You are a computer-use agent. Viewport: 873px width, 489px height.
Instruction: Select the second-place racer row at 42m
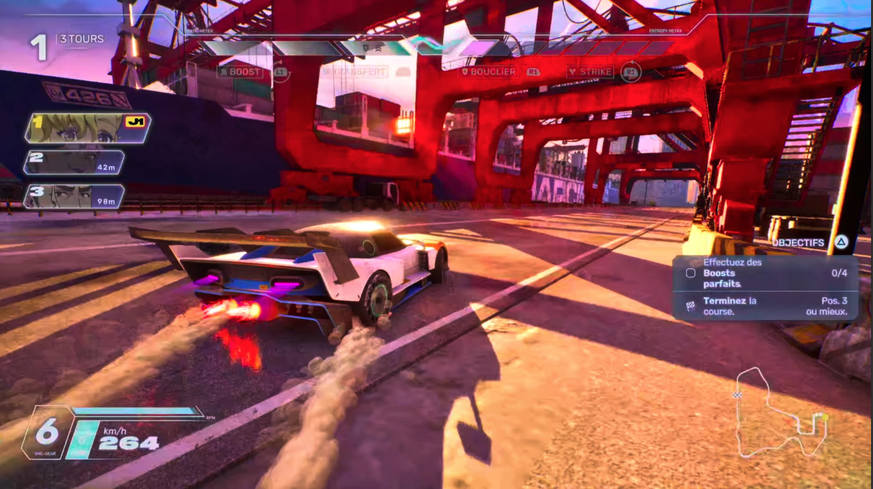tap(74, 162)
